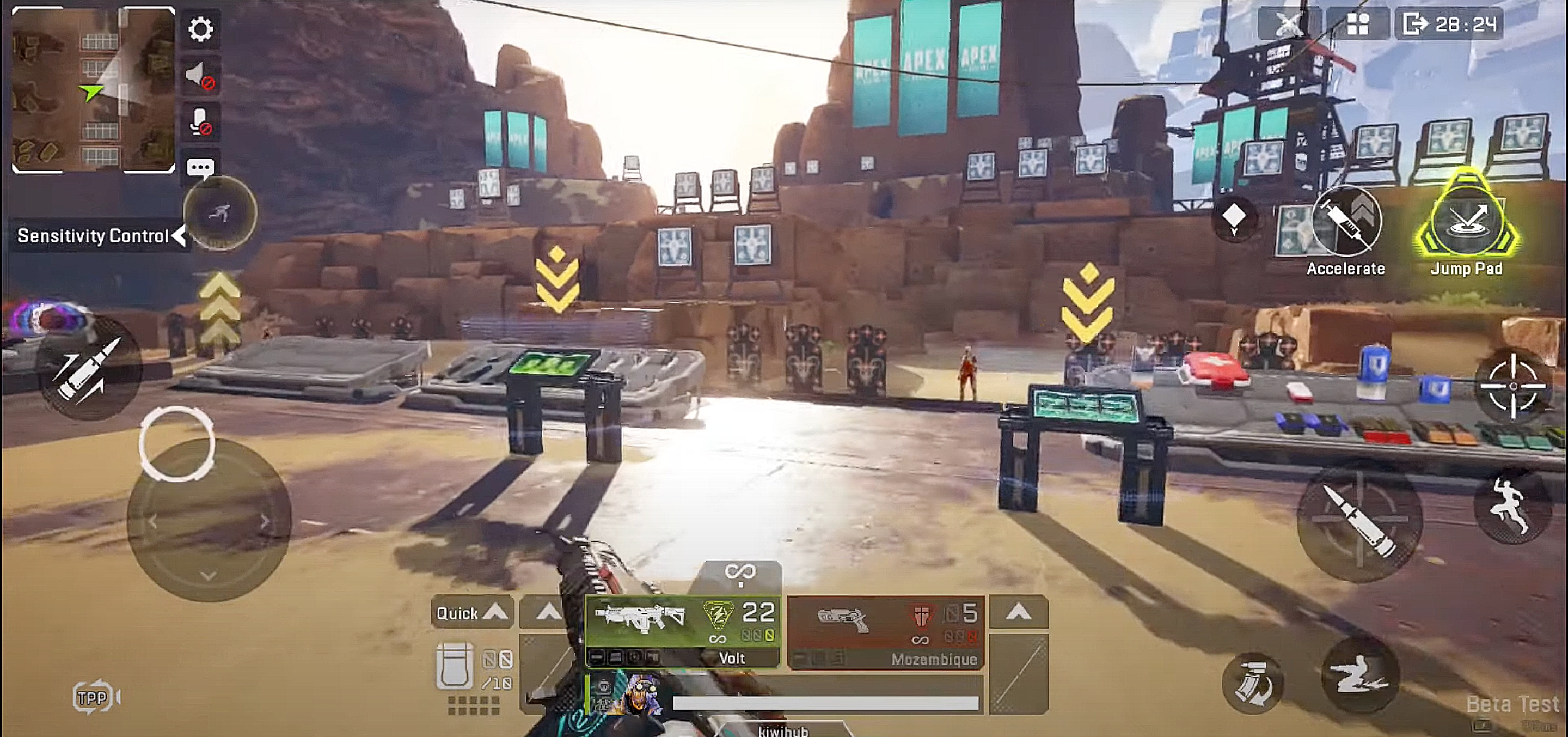1568x737 pixels.
Task: Open the four-square grid menu
Action: click(x=1357, y=25)
